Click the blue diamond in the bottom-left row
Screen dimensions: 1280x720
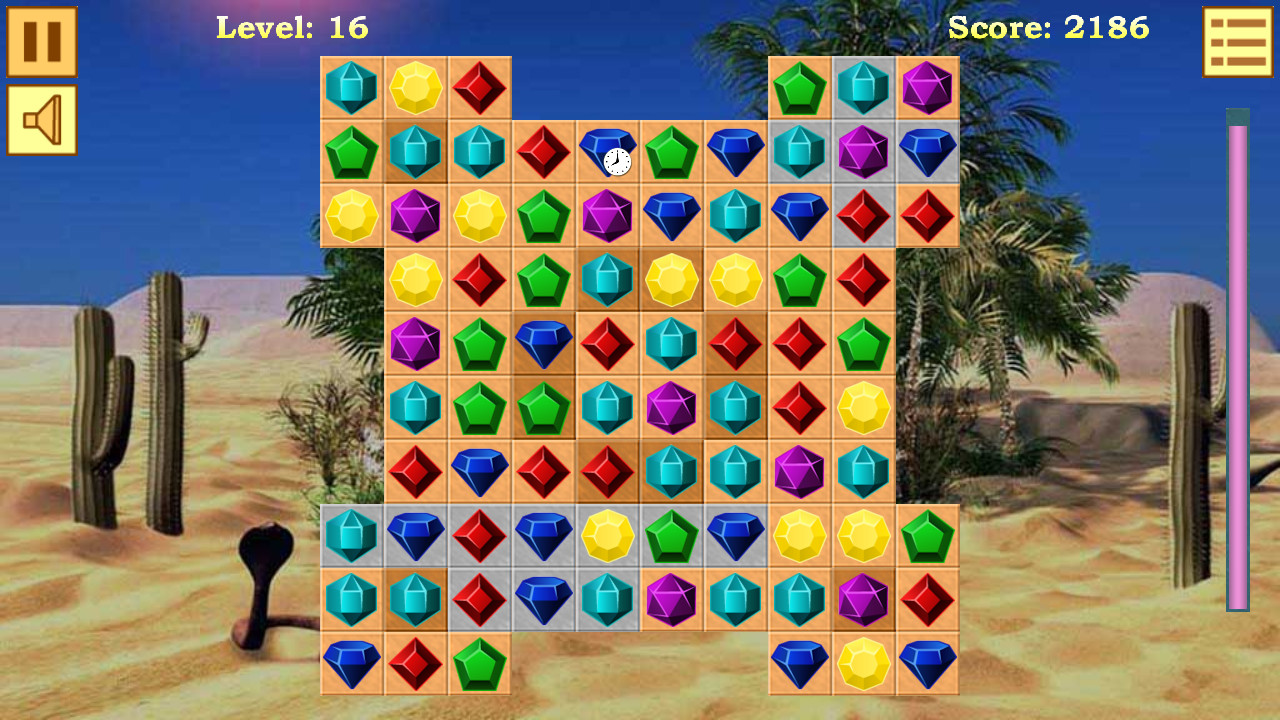click(351, 666)
